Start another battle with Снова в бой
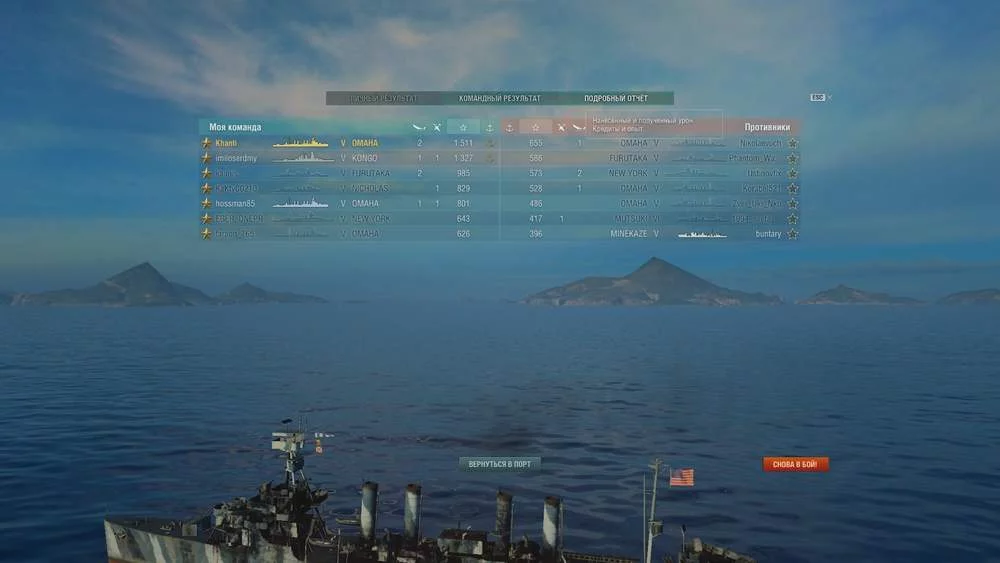The width and height of the screenshot is (1000, 563). click(796, 464)
